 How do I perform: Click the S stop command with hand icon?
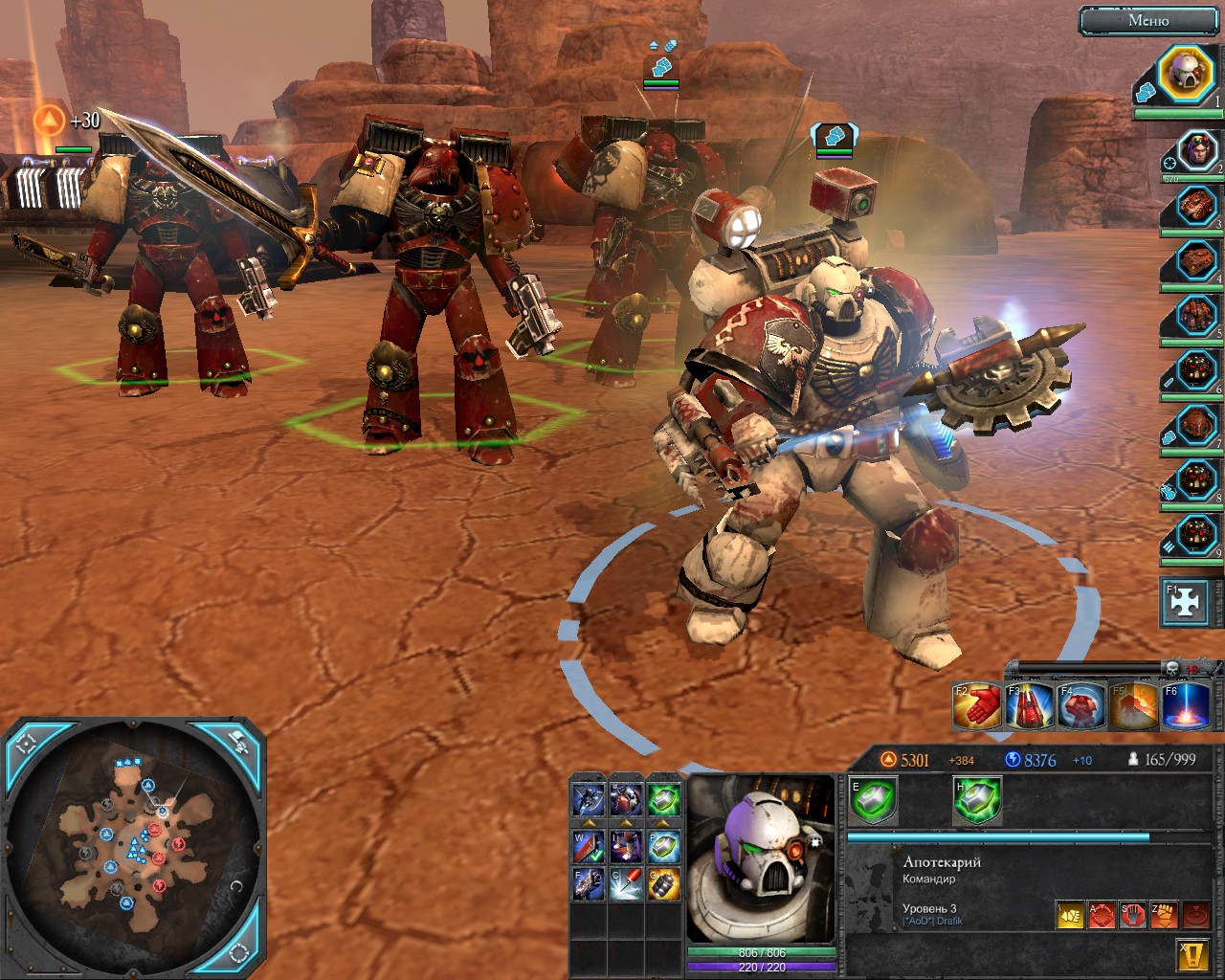(x=1132, y=916)
